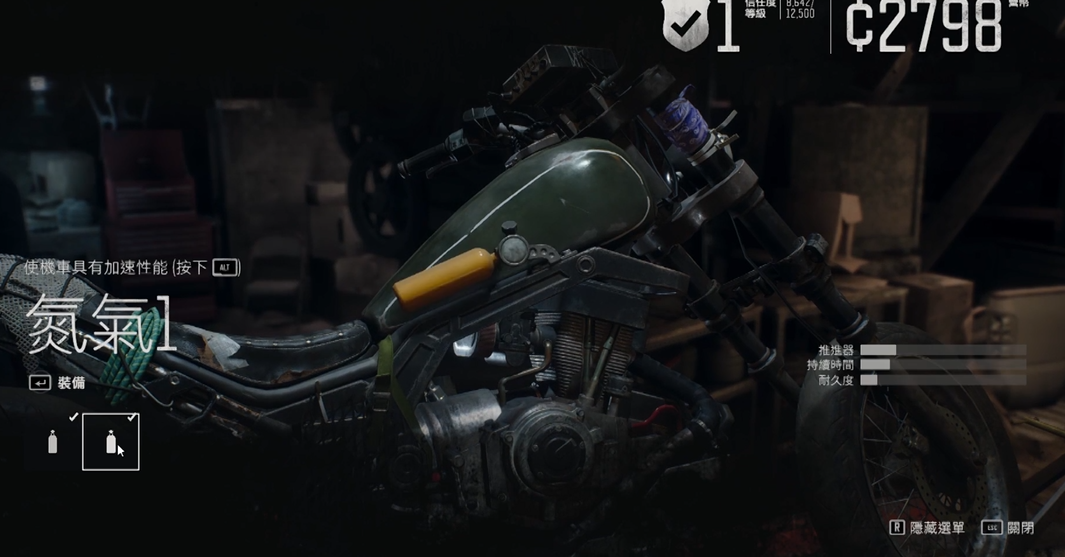
Task: Select the highlighted nitrous bottle slot
Action: coord(110,441)
